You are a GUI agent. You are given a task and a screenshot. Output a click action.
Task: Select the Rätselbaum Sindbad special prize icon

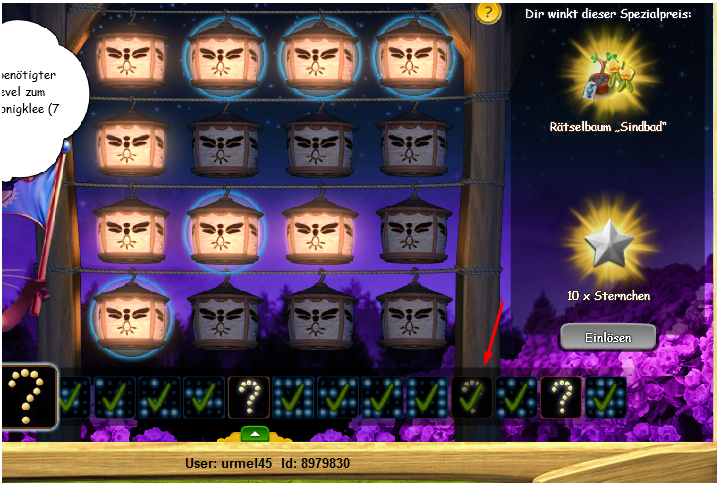pos(608,78)
